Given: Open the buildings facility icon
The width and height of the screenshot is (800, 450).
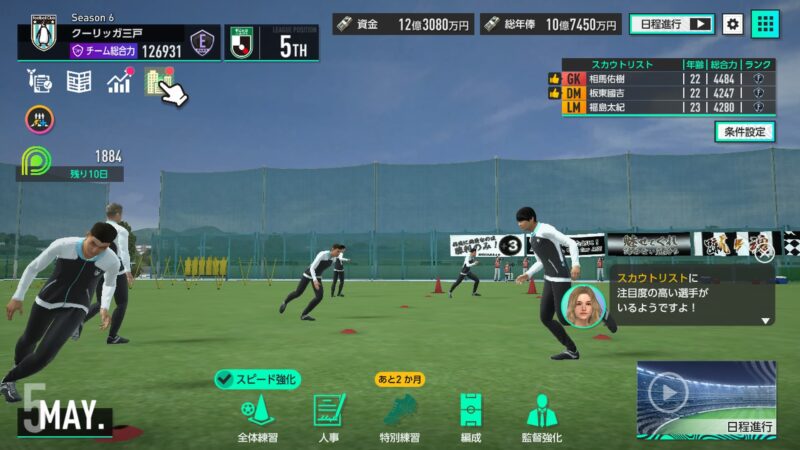Looking at the screenshot, I should click(157, 81).
